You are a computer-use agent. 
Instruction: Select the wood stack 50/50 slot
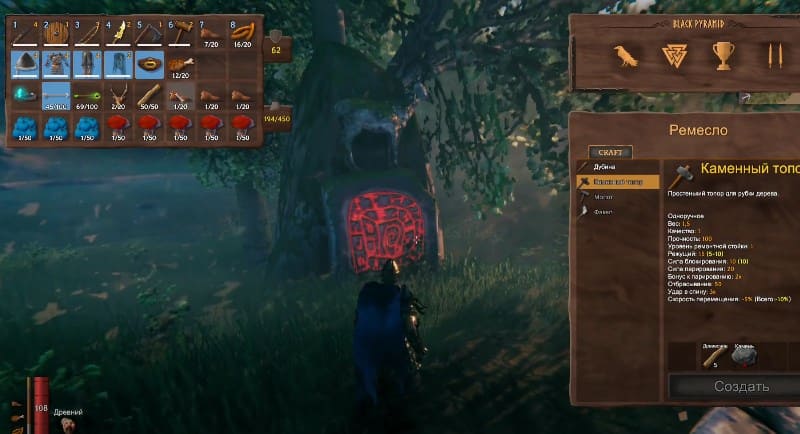150,96
